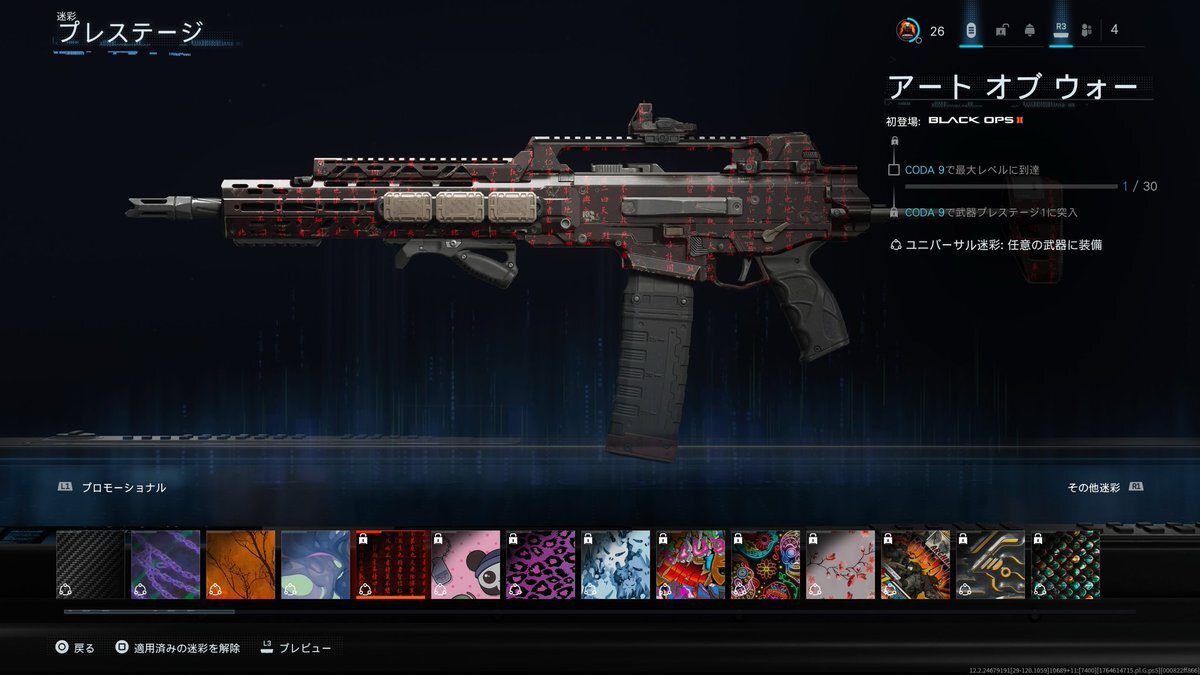Select the carbon fiber camo thumbnail
Viewport: 1200px width, 675px height.
tap(91, 565)
